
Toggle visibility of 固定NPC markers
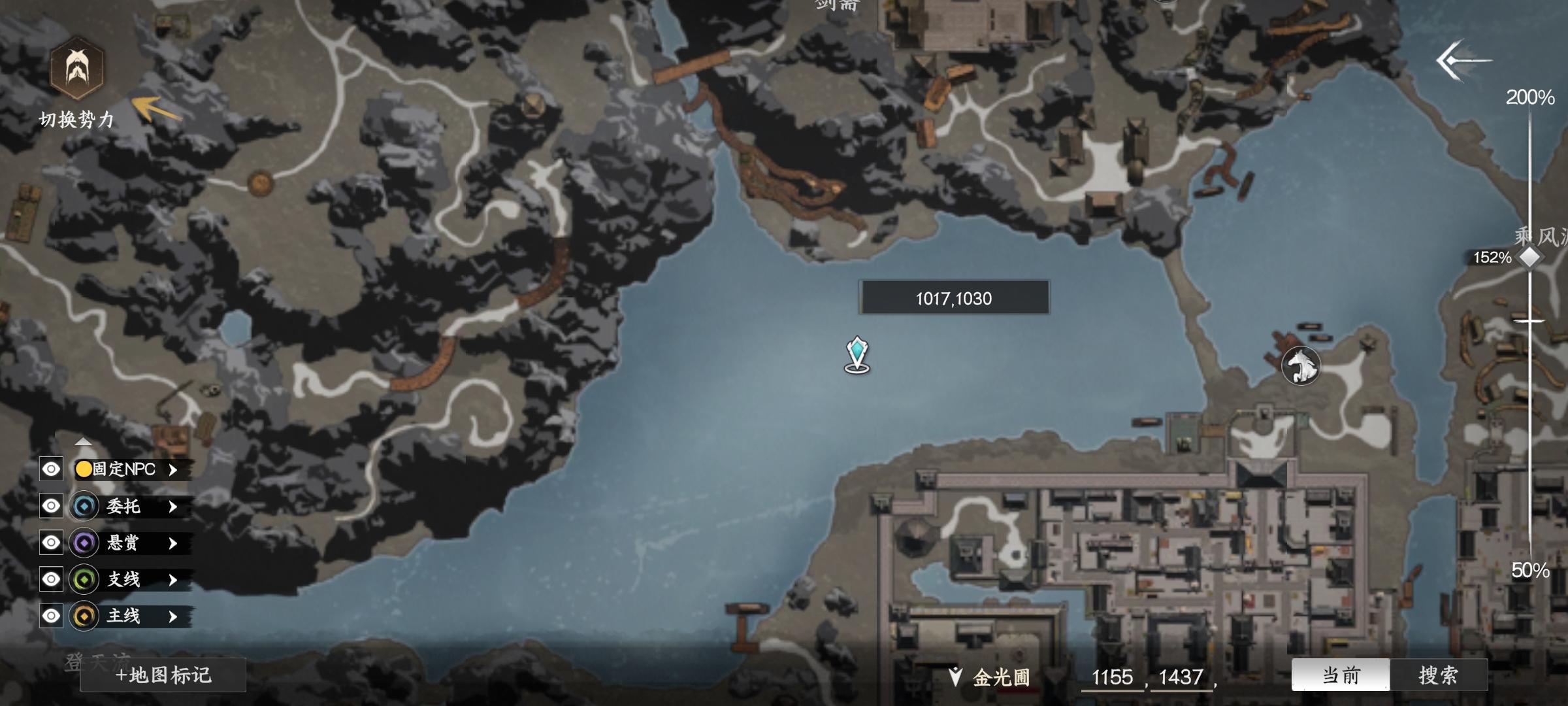tap(50, 469)
